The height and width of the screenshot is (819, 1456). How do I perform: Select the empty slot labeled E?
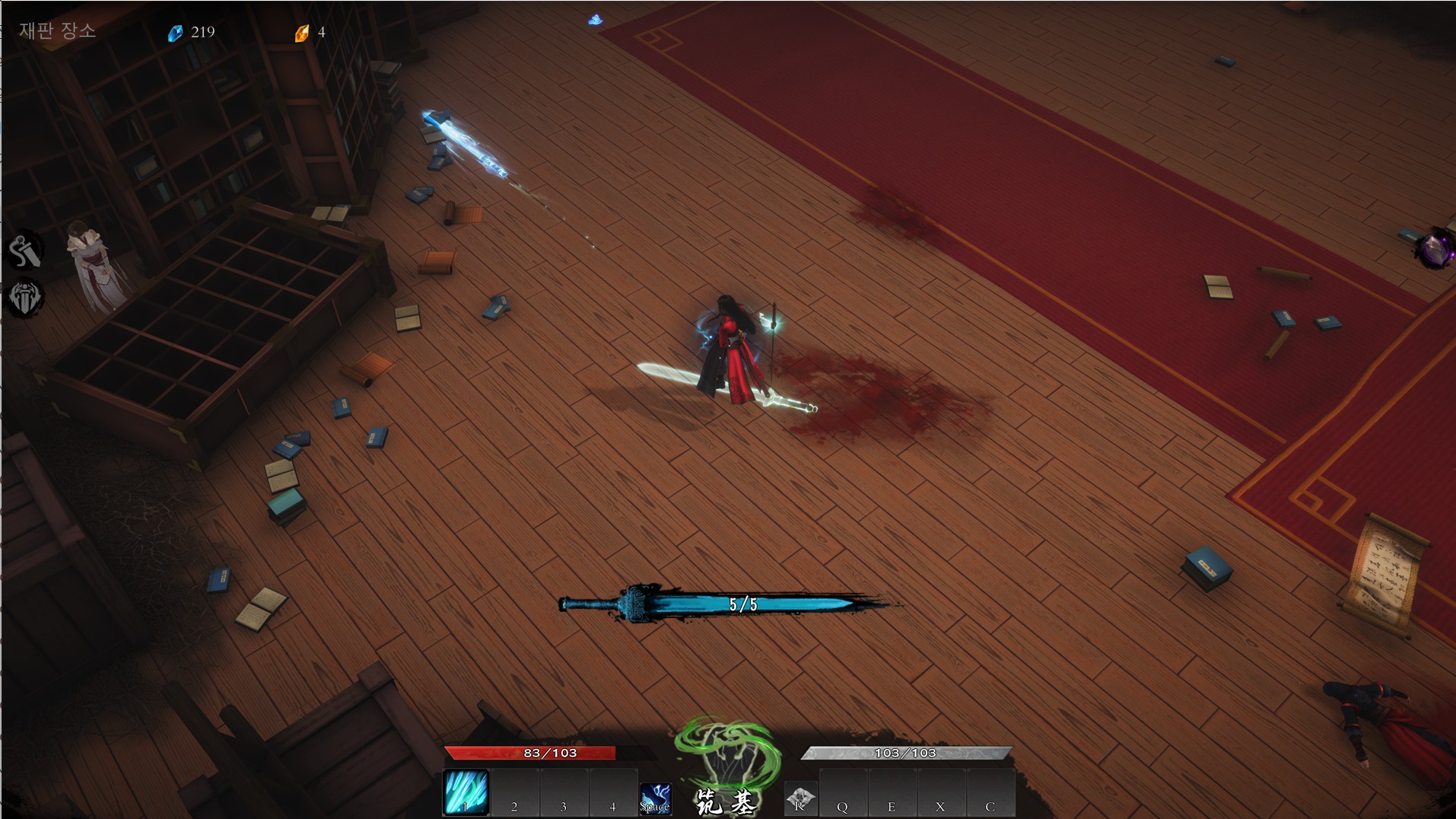click(x=892, y=794)
